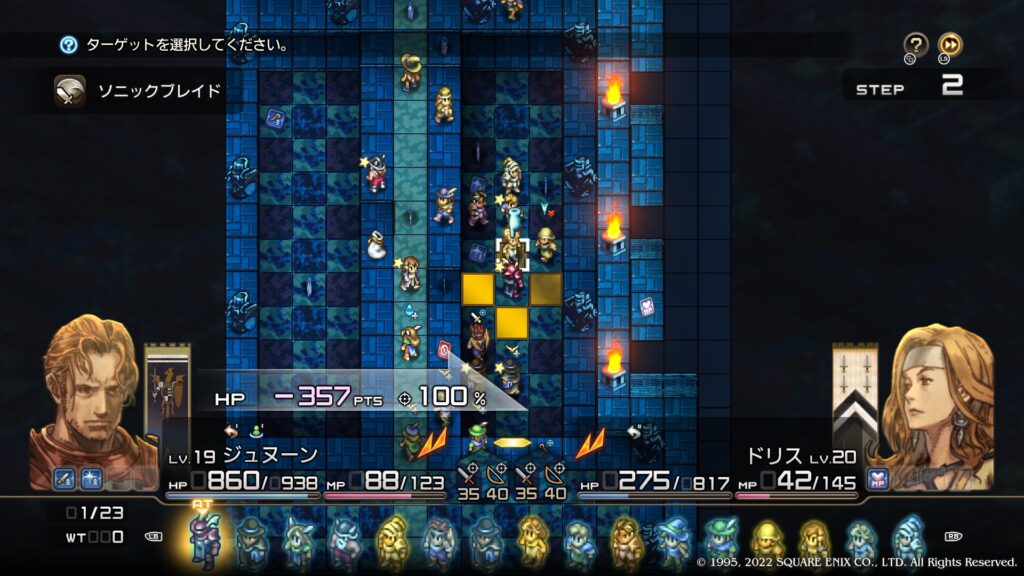Select the active AT unit in turn order
The image size is (1024, 576).
205,540
